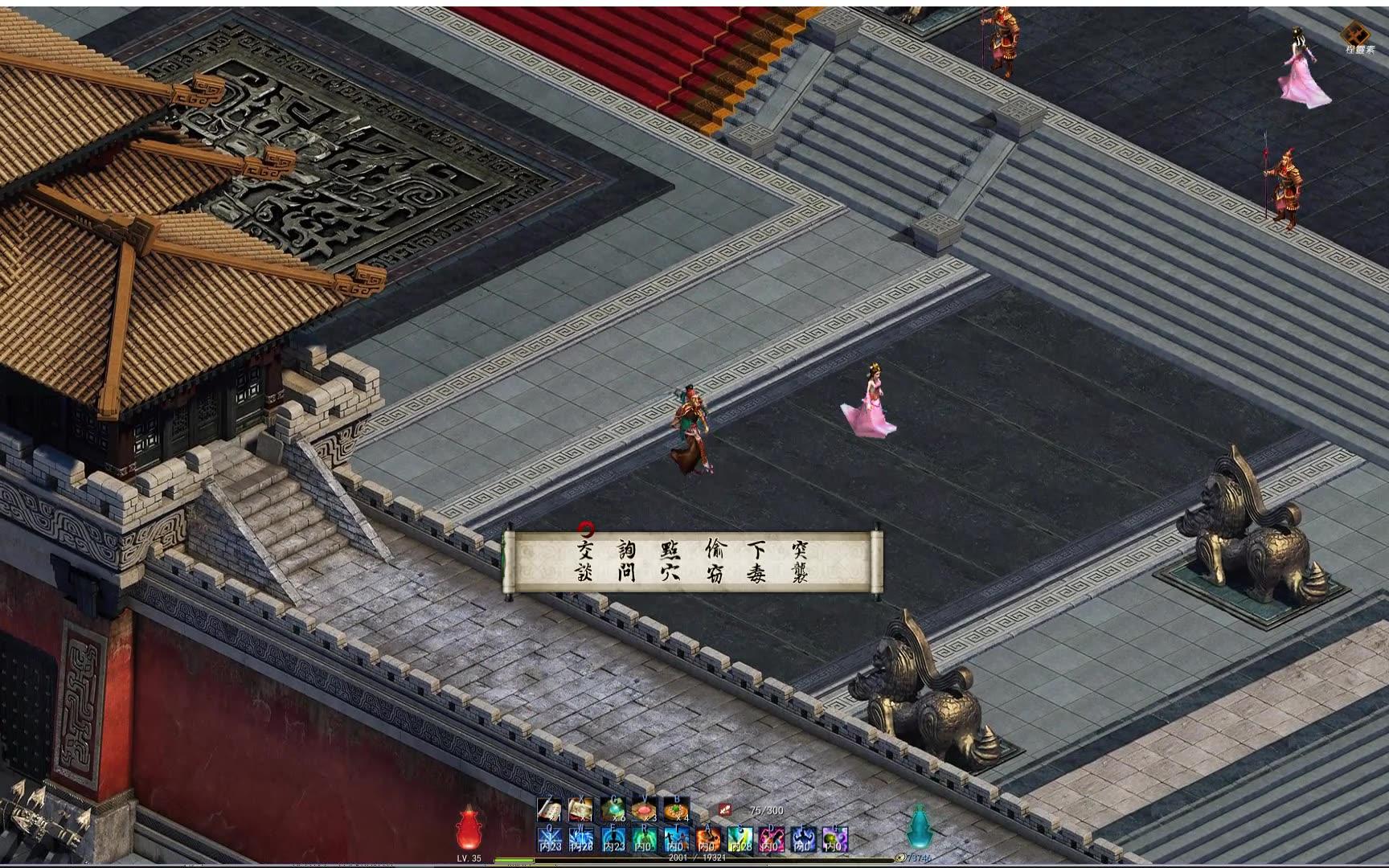This screenshot has width=1389, height=868.
Task: Activate the W skill icon
Action: (x=580, y=837)
